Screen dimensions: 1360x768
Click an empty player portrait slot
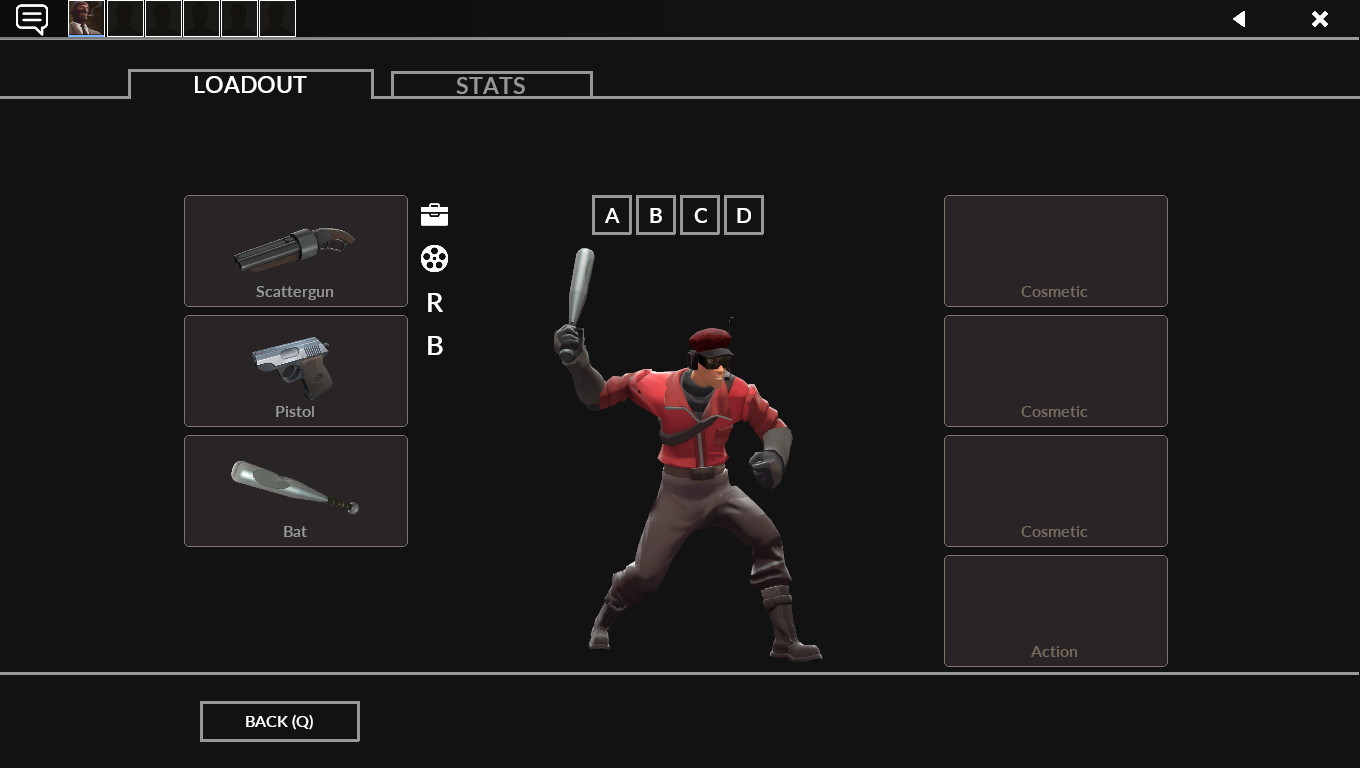coord(125,18)
